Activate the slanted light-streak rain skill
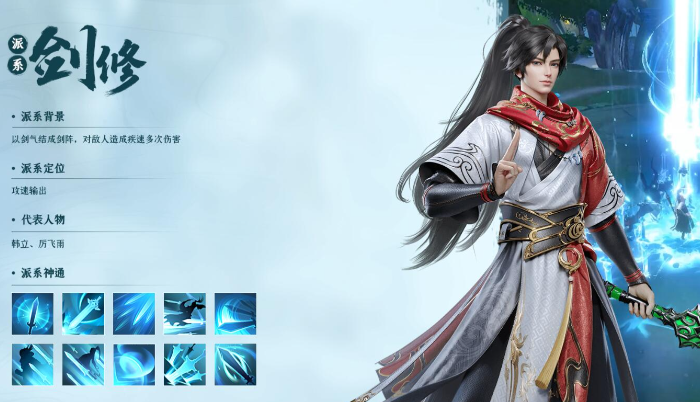 (x=134, y=313)
